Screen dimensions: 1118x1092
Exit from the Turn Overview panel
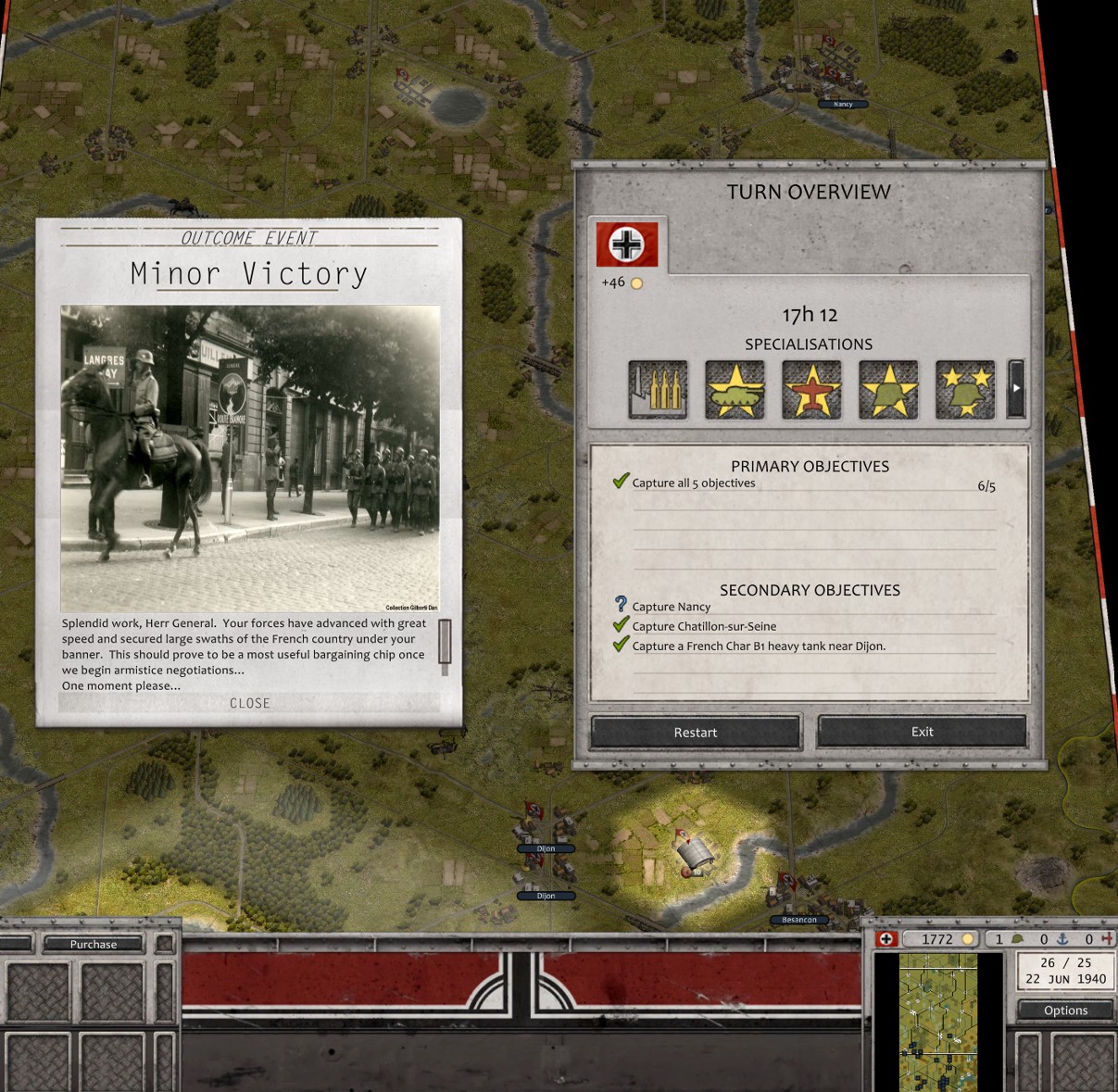[922, 732]
